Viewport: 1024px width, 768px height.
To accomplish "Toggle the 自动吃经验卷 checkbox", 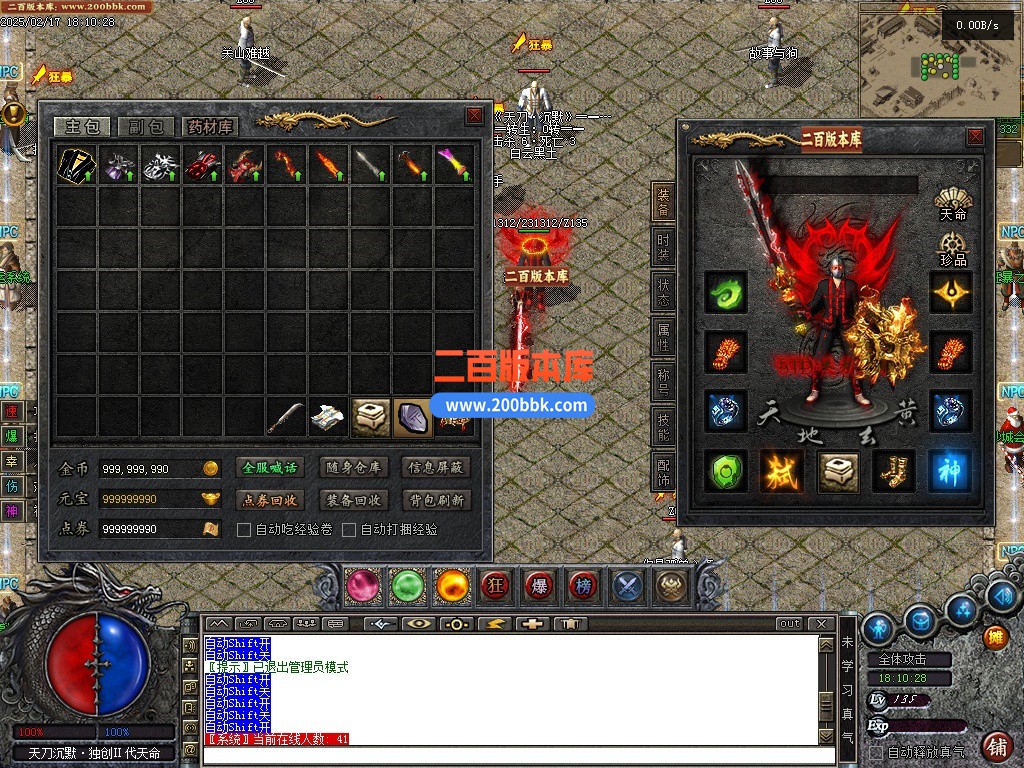I will [244, 530].
